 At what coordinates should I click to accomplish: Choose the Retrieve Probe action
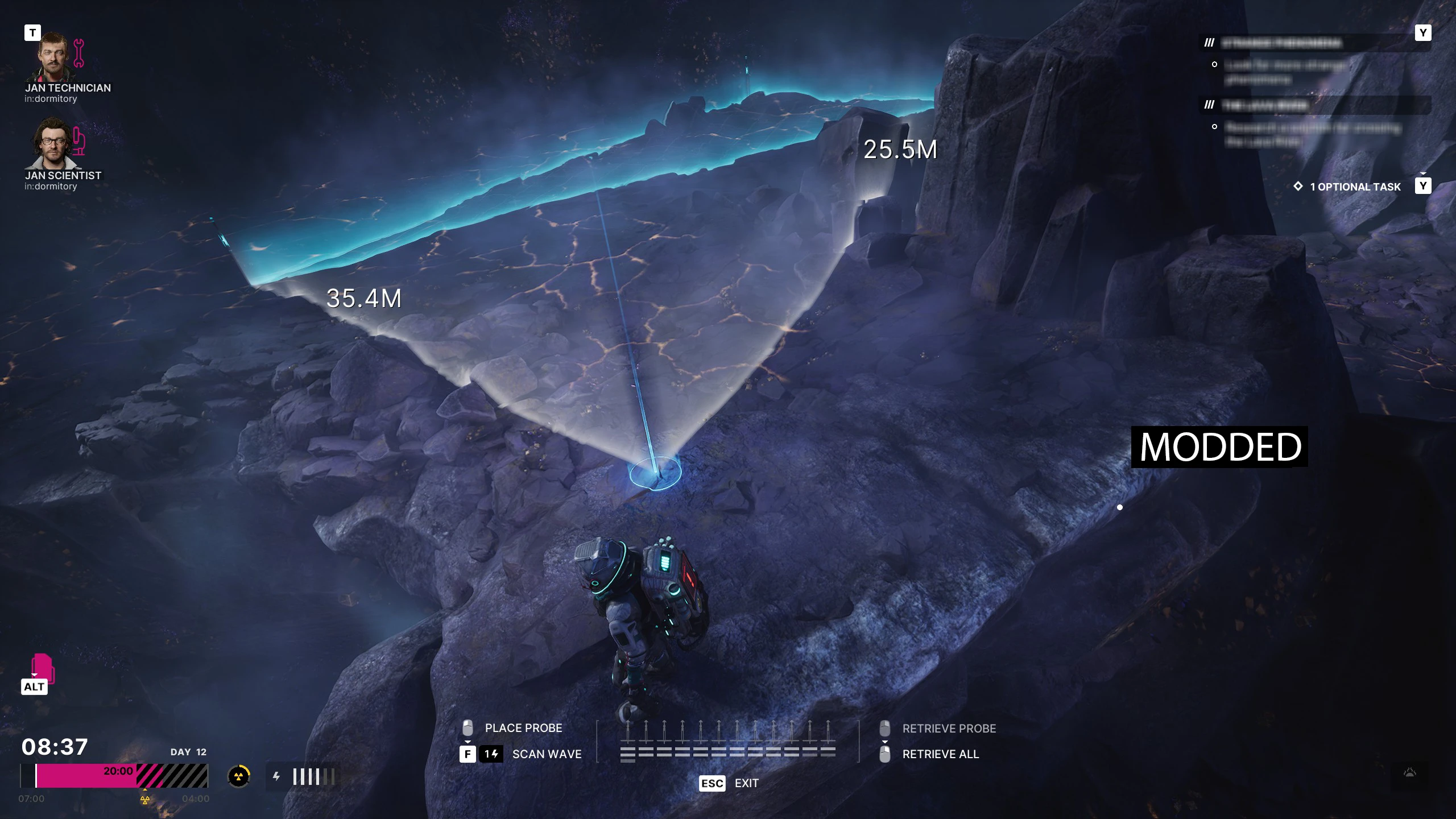click(949, 729)
